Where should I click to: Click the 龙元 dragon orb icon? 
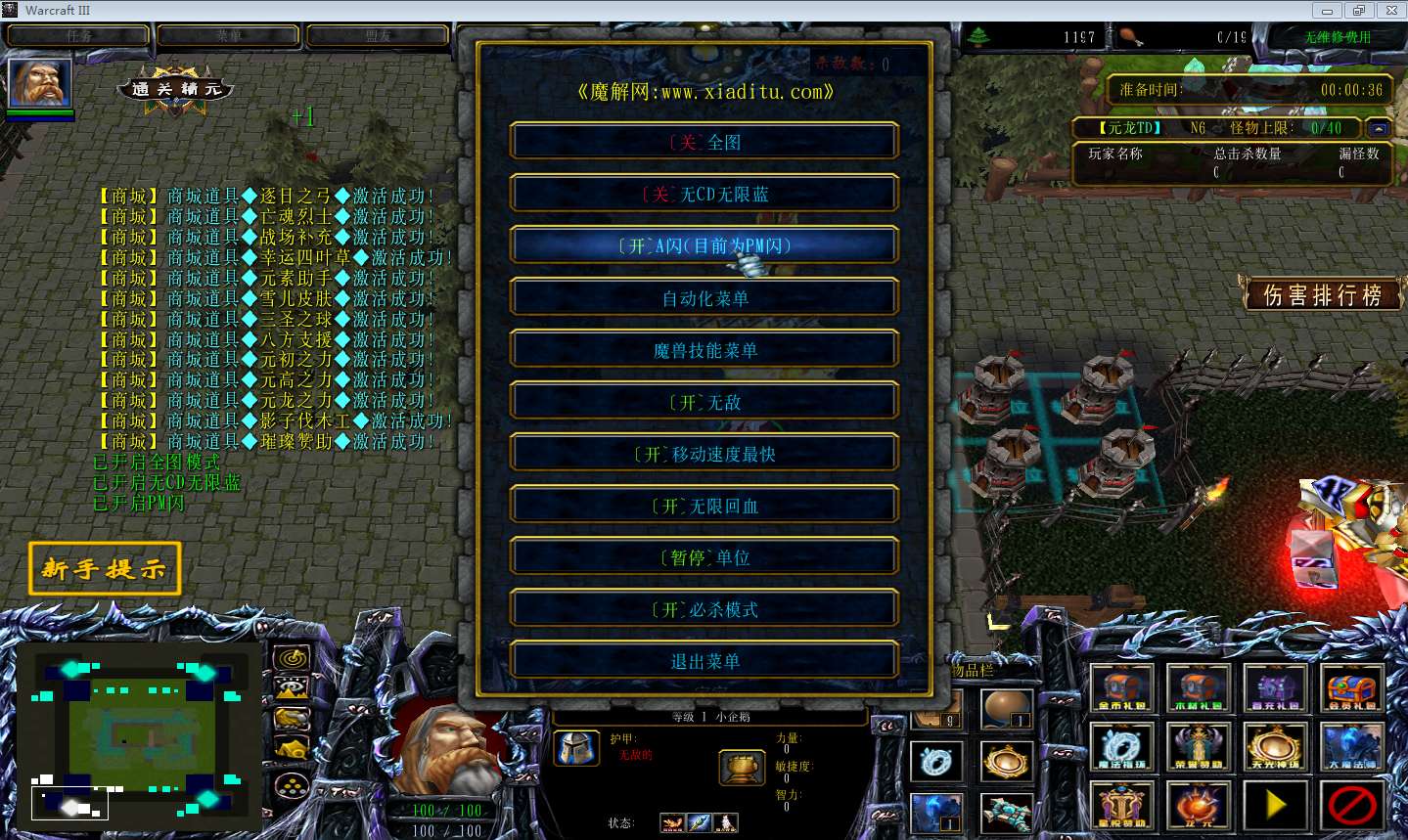[1198, 805]
